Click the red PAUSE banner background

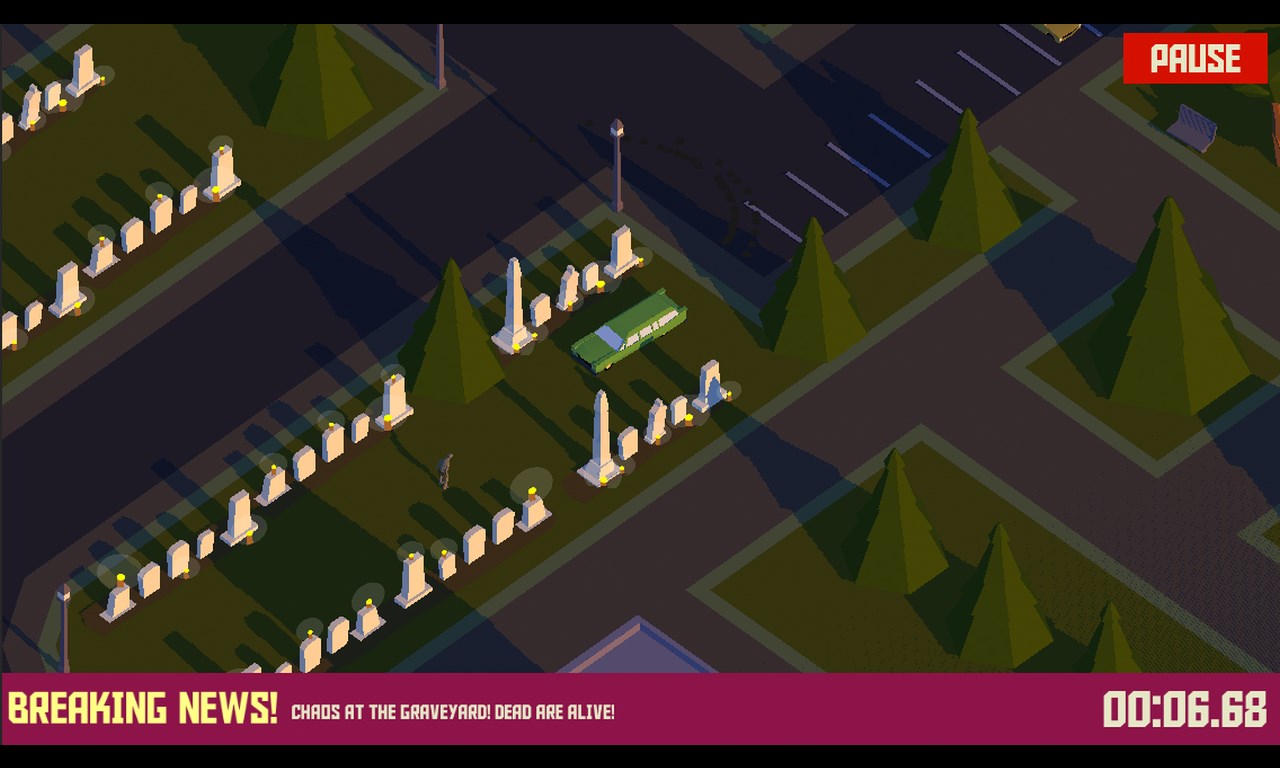tap(1196, 58)
